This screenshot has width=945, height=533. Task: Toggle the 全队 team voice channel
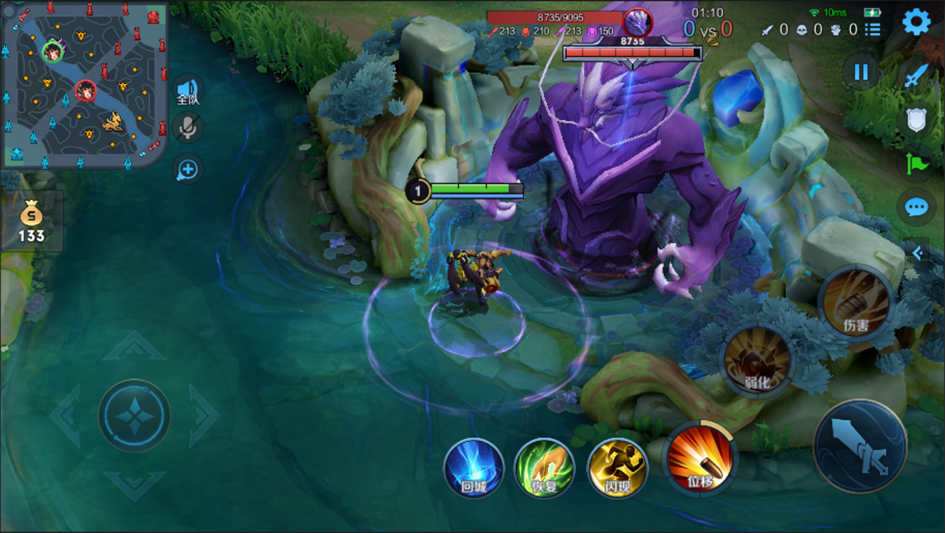coord(187,92)
